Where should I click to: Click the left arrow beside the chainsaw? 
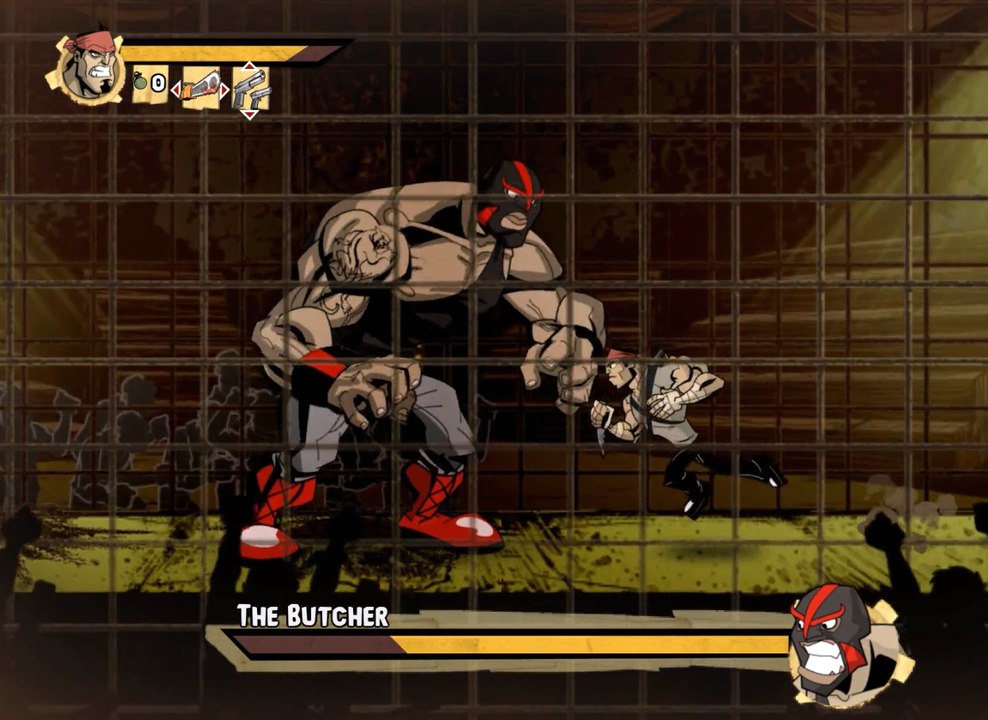point(177,90)
